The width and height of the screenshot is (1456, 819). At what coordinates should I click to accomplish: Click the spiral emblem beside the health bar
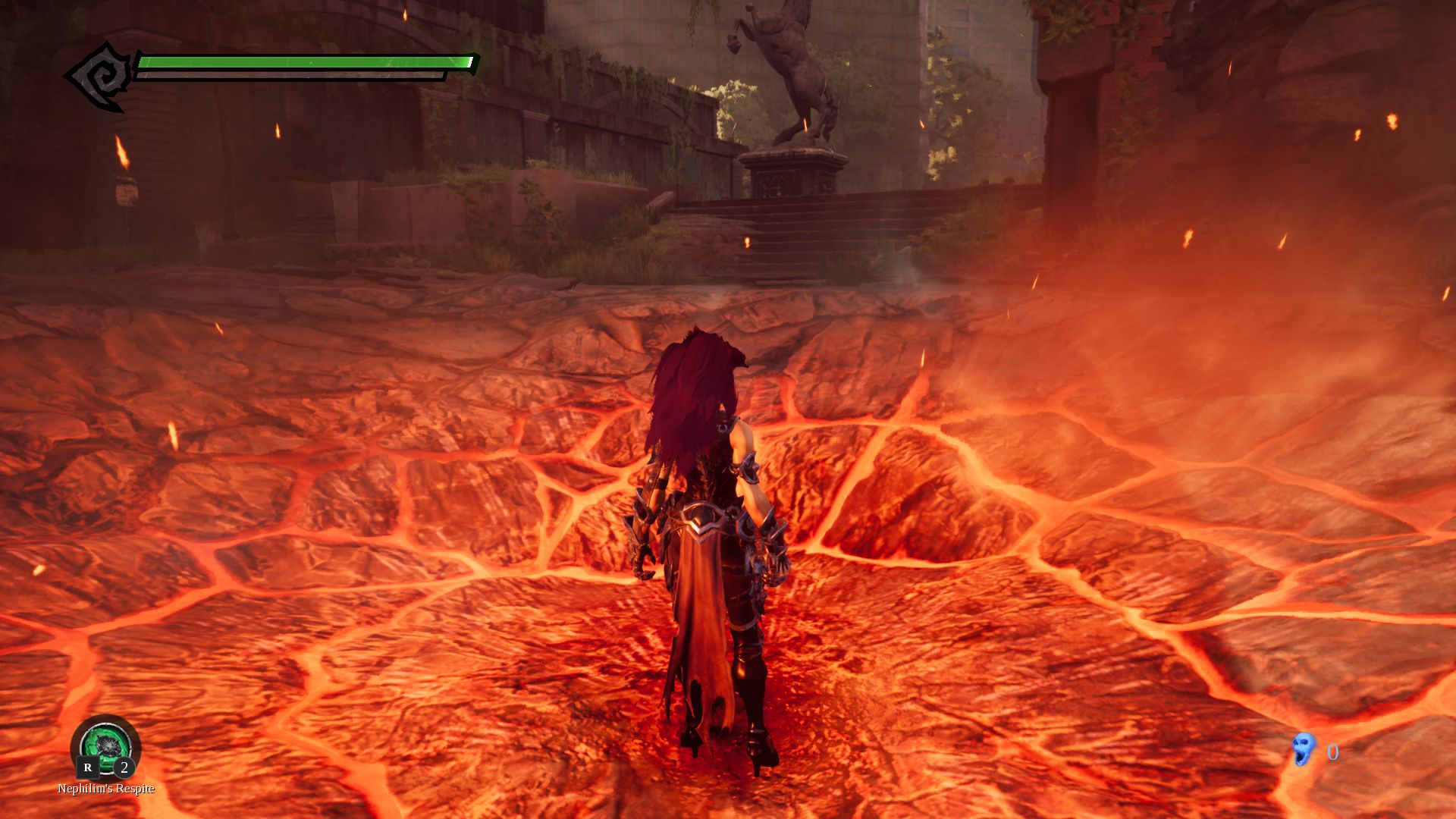pos(99,77)
